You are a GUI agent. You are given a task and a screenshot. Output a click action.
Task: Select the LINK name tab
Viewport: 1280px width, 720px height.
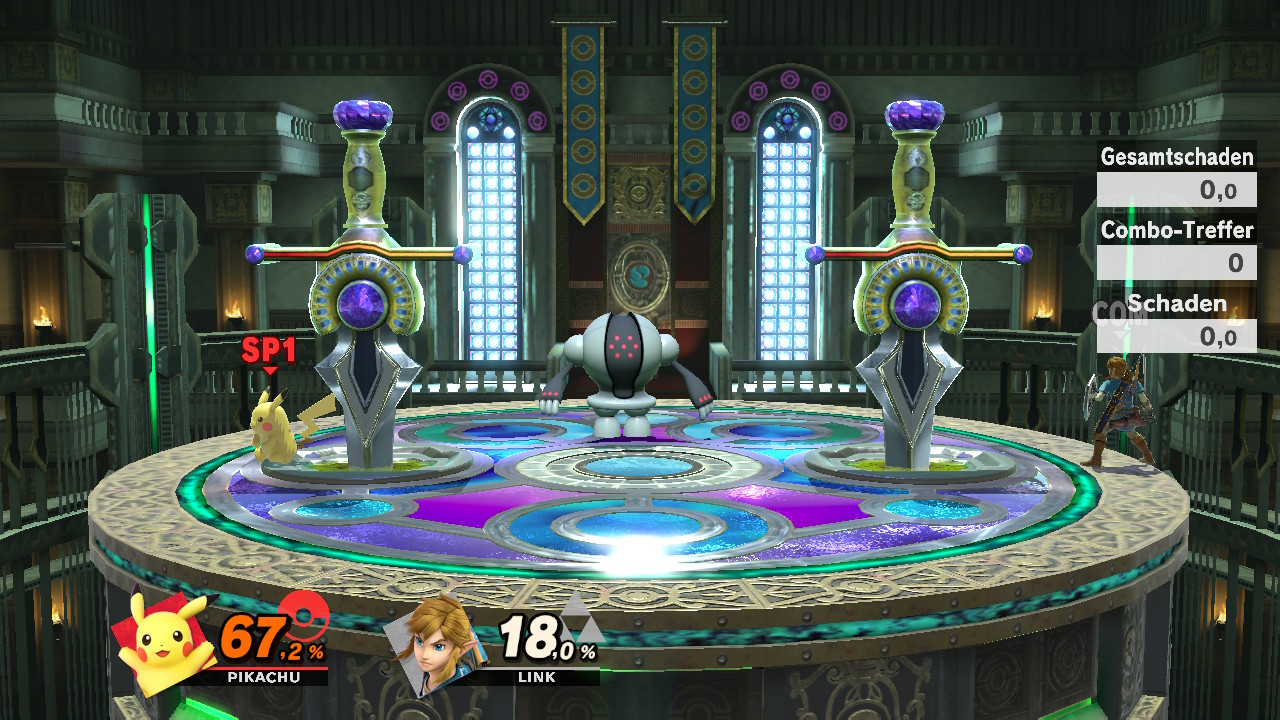pos(537,677)
